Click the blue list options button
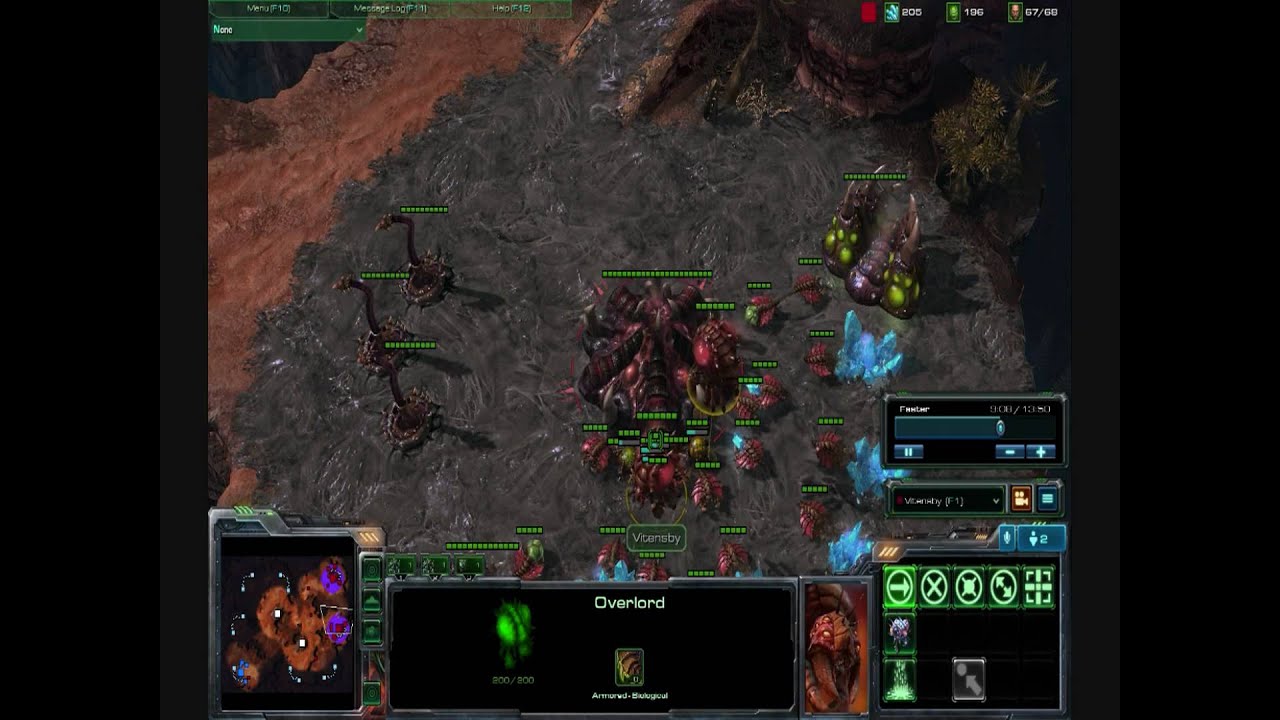The height and width of the screenshot is (720, 1280). (1047, 499)
